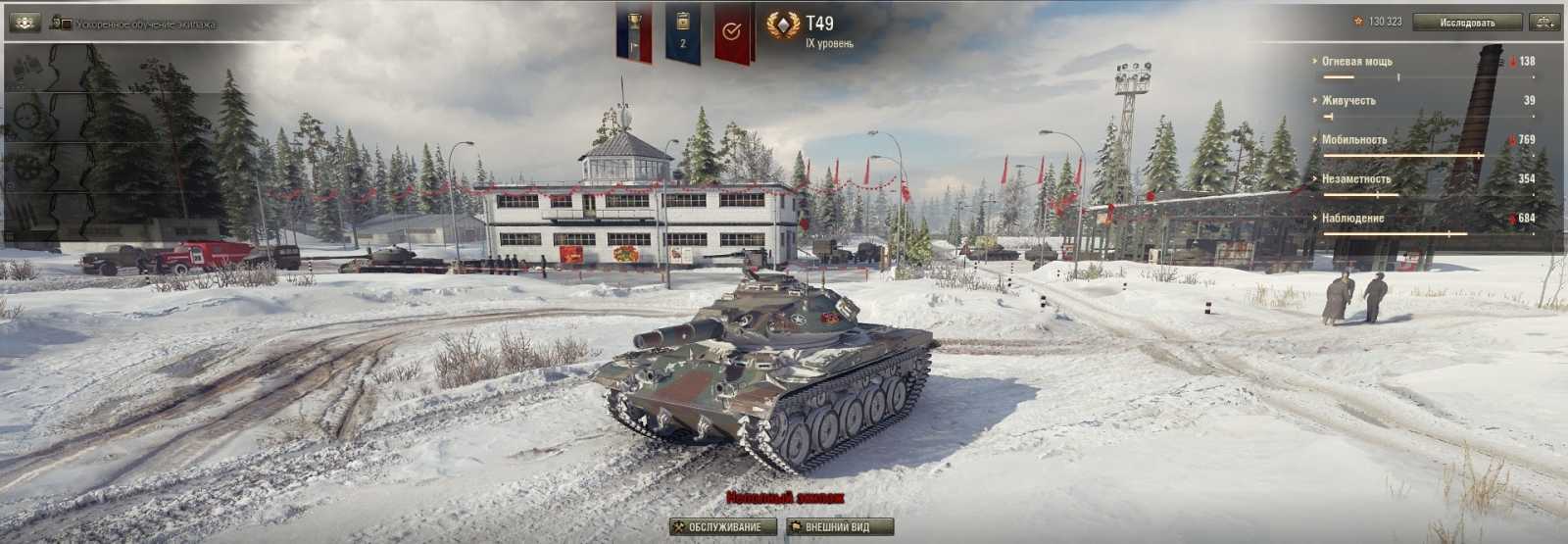Click the T49 mastery badge icon
Screen dimensions: 1568x544
782,26
